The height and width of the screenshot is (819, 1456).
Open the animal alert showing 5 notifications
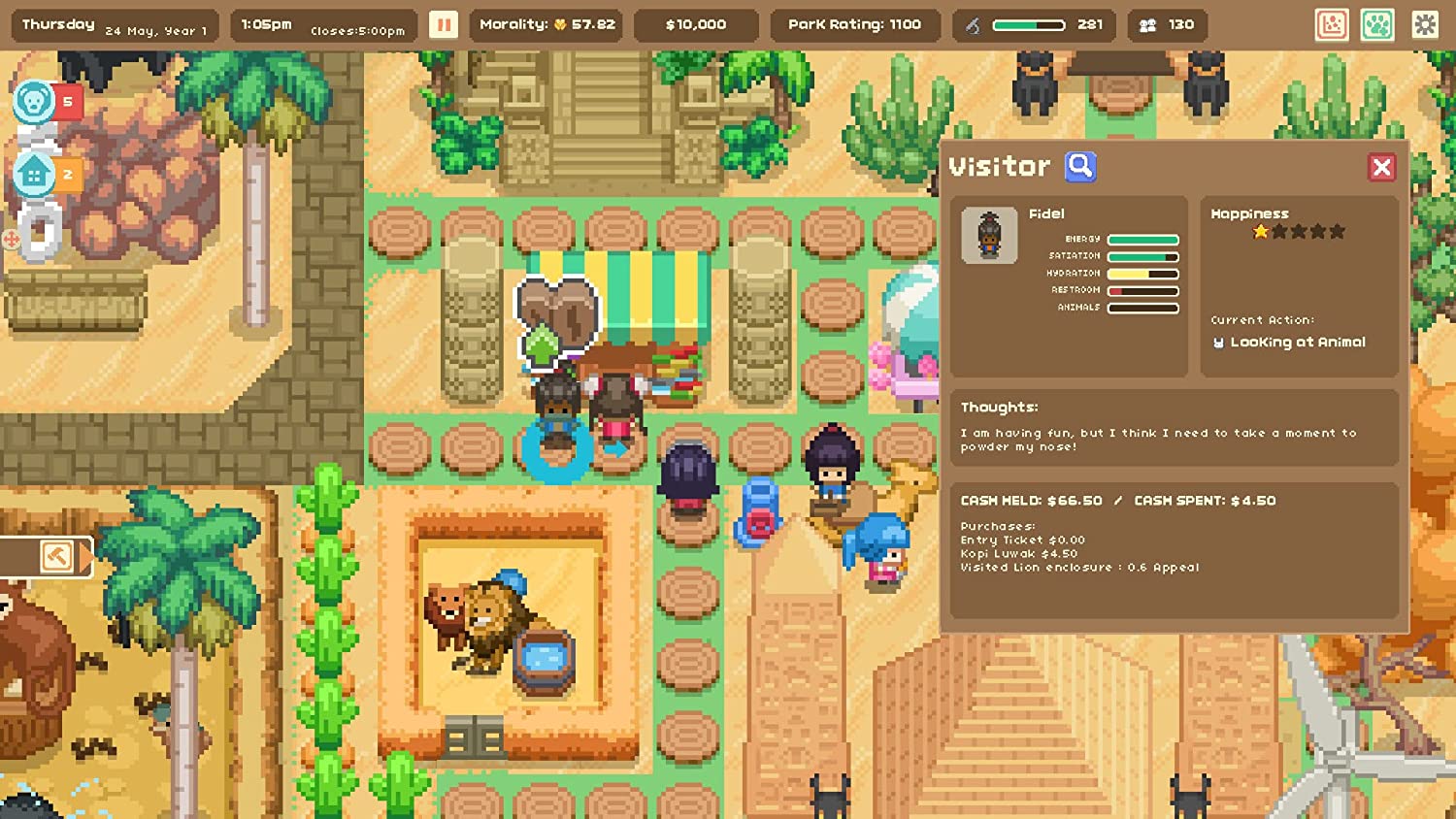point(35,101)
